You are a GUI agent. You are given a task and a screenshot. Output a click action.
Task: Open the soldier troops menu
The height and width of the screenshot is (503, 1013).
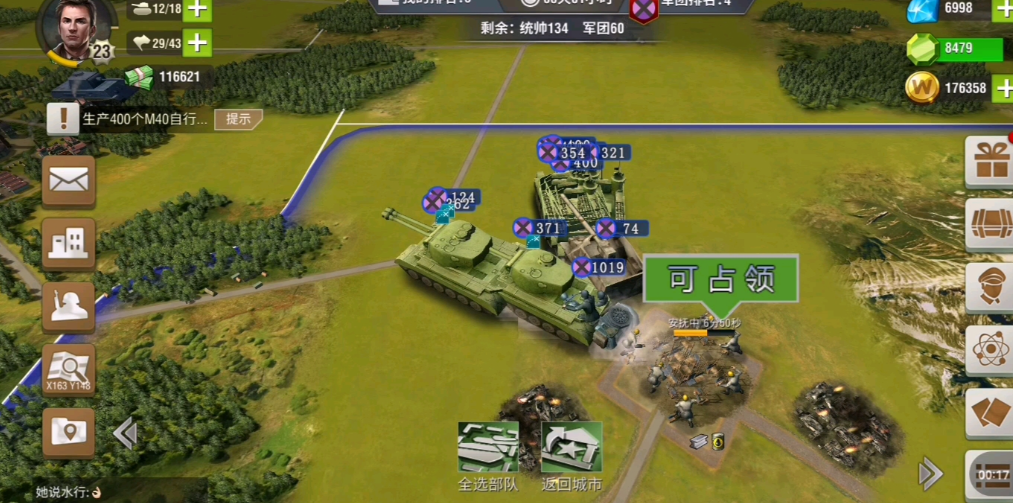pos(69,307)
